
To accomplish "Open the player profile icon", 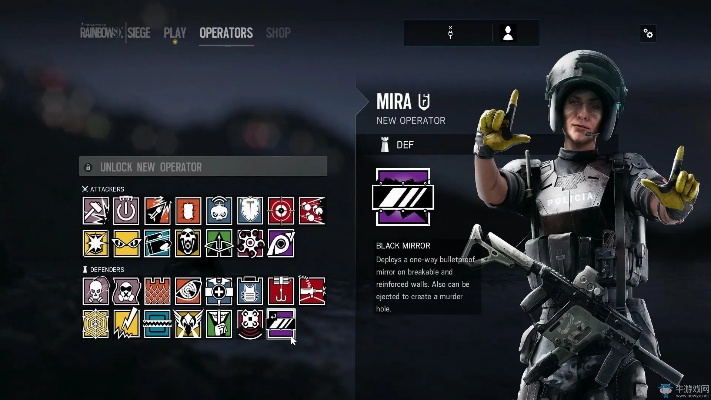I will point(508,33).
